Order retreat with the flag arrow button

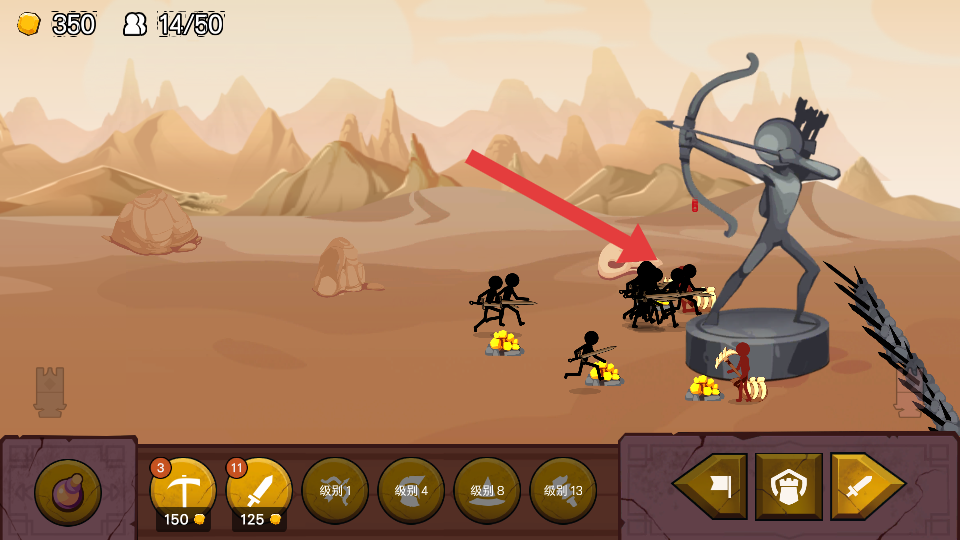pos(711,486)
